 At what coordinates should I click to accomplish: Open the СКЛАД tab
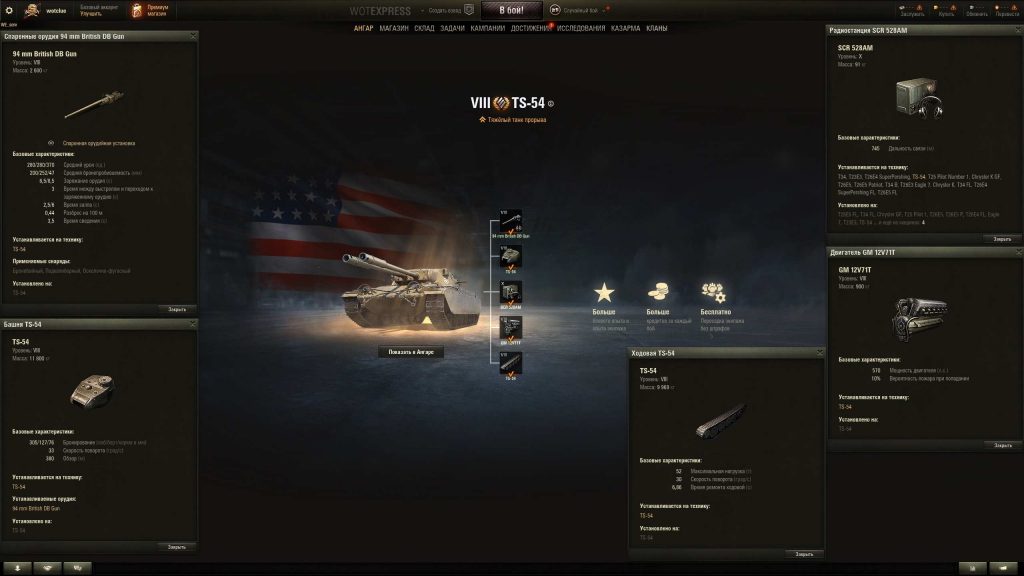coord(425,28)
